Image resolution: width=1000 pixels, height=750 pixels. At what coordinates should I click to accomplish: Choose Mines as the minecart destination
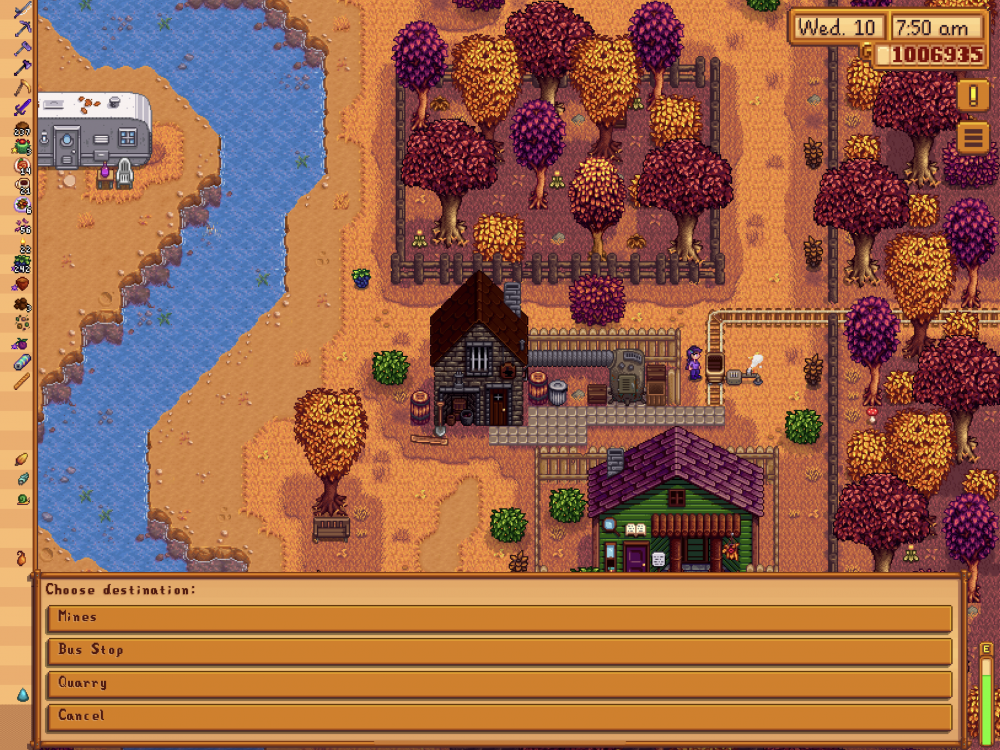coord(498,618)
